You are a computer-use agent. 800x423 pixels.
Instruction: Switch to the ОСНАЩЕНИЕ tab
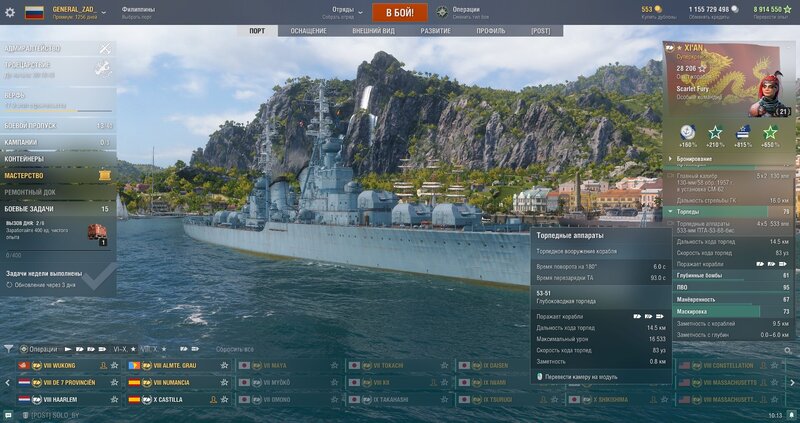[309, 31]
